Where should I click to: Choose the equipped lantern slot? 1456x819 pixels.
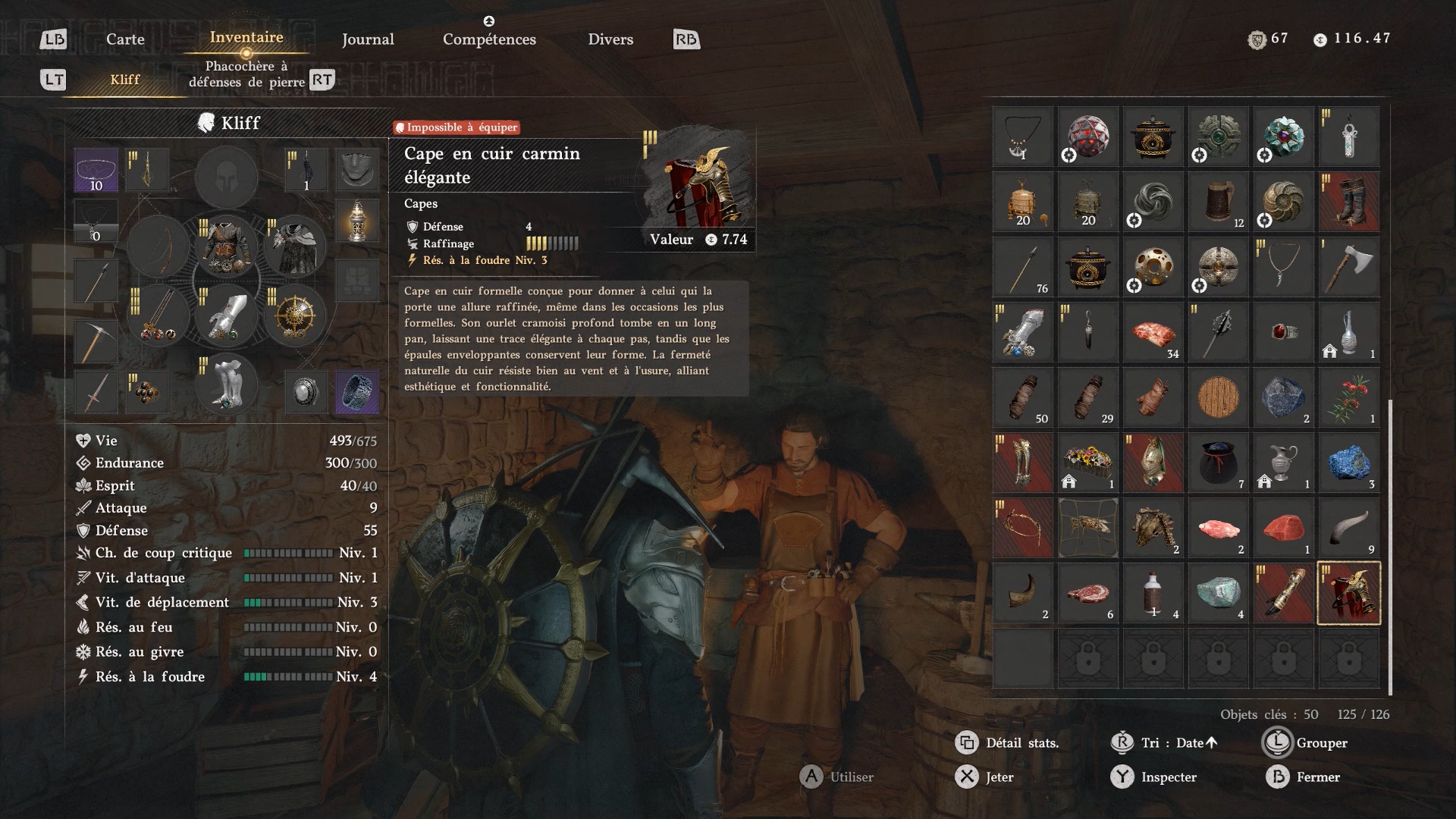coord(356,221)
